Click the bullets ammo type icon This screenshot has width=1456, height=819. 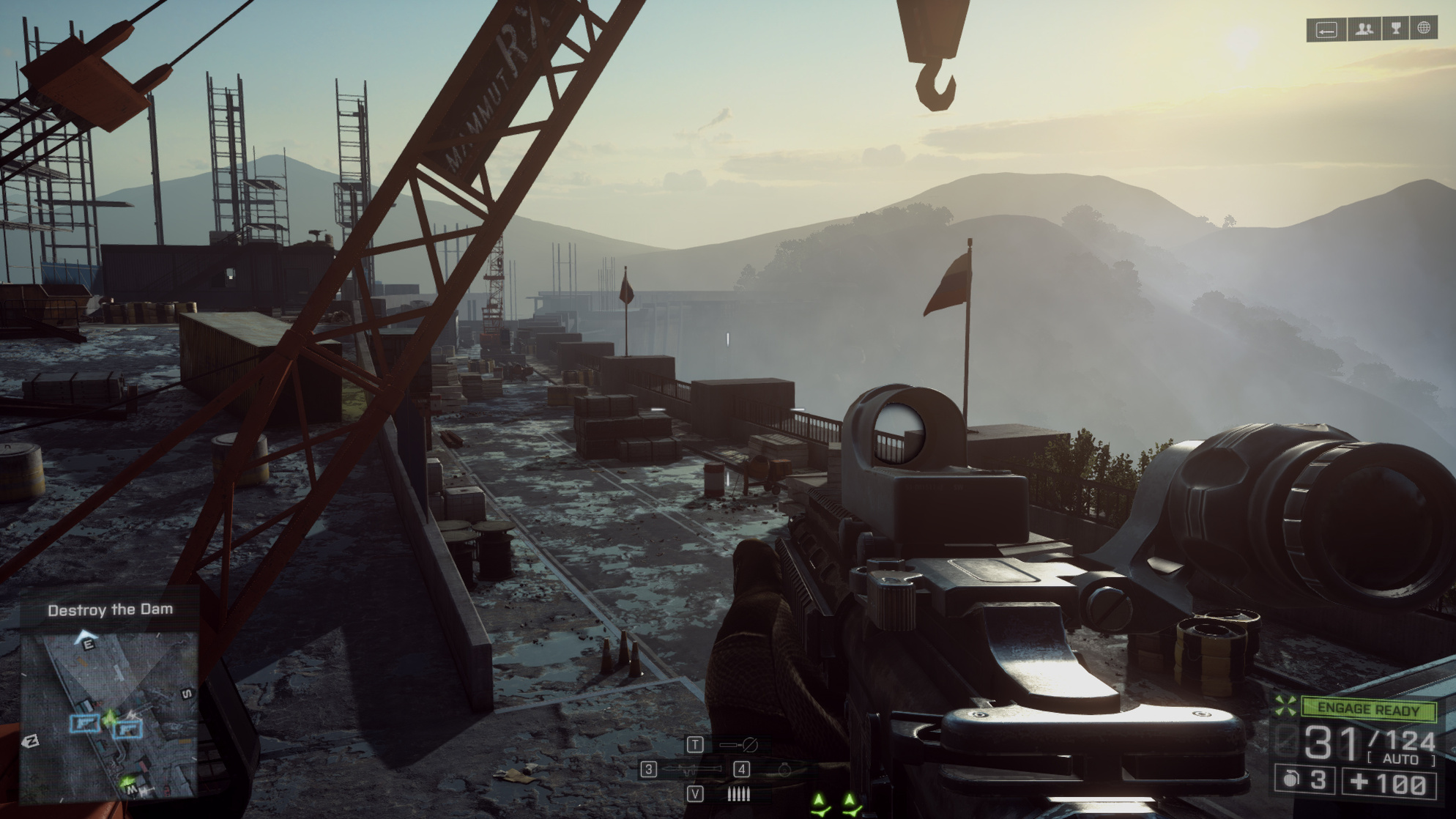tap(738, 794)
